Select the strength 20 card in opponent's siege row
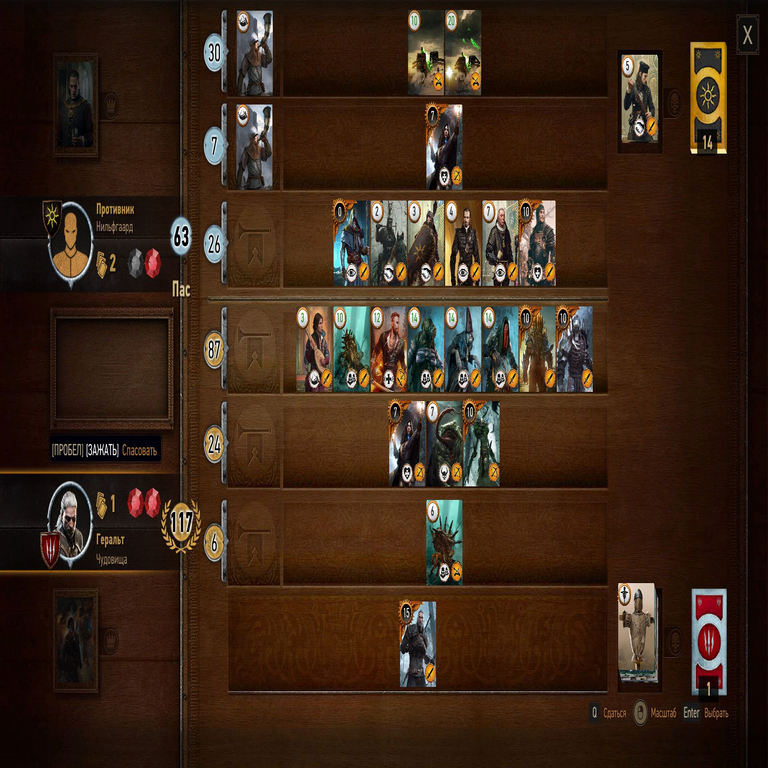The width and height of the screenshot is (768, 768). click(x=463, y=52)
